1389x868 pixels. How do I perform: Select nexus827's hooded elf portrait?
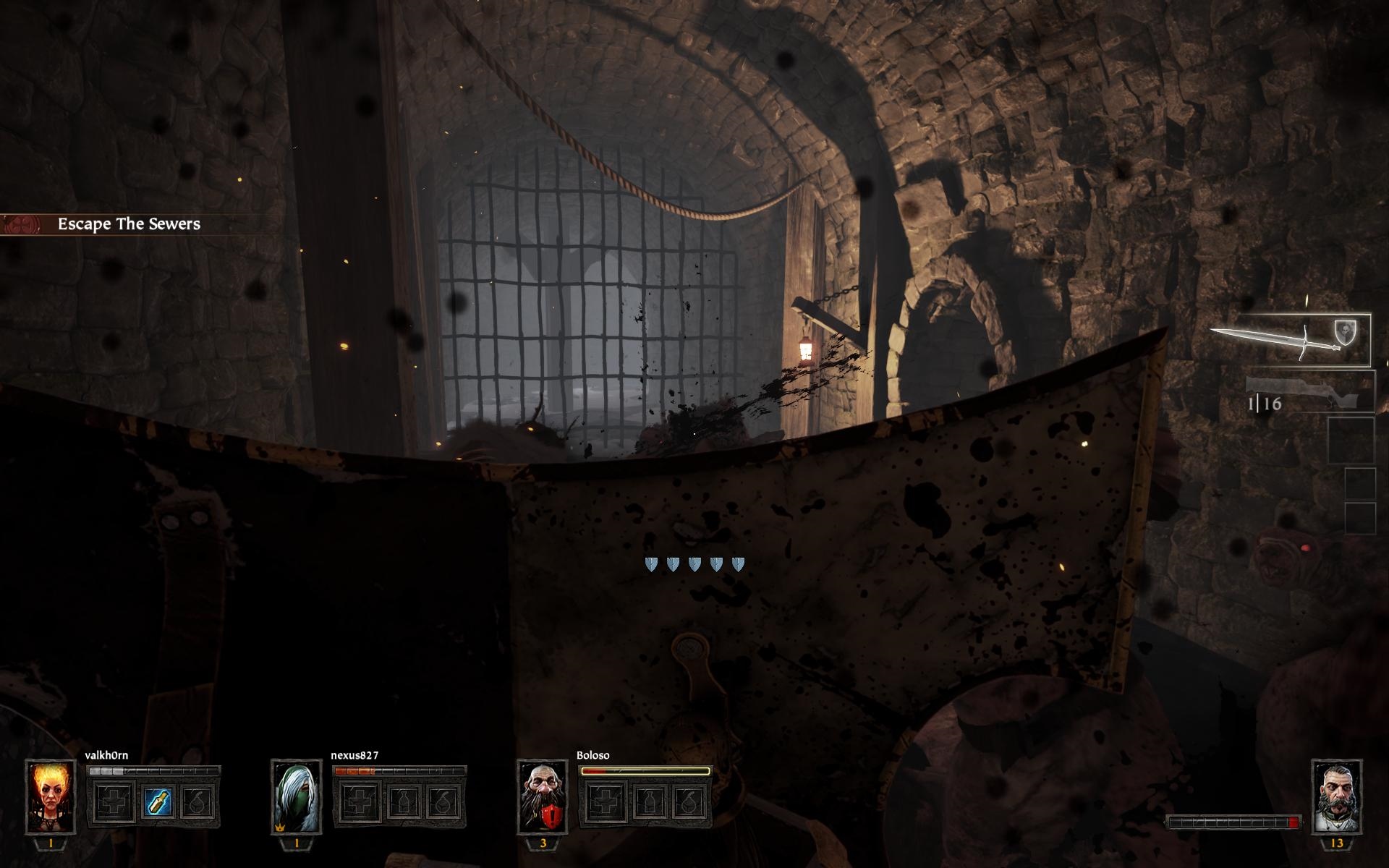coord(296,796)
